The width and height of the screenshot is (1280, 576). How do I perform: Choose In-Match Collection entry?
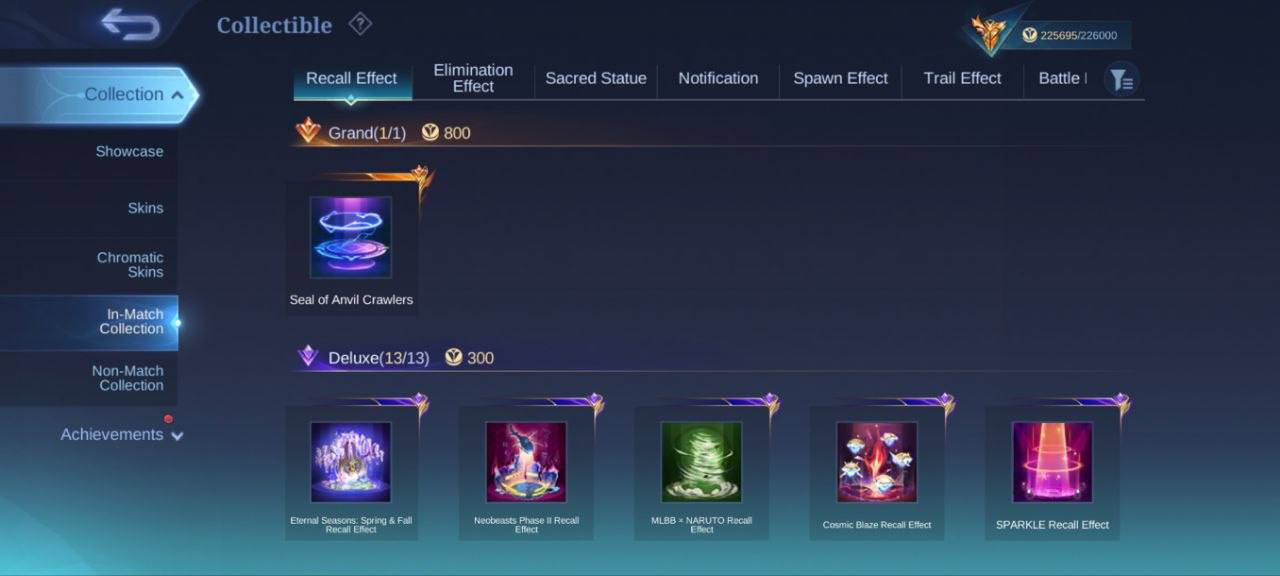[x=134, y=321]
